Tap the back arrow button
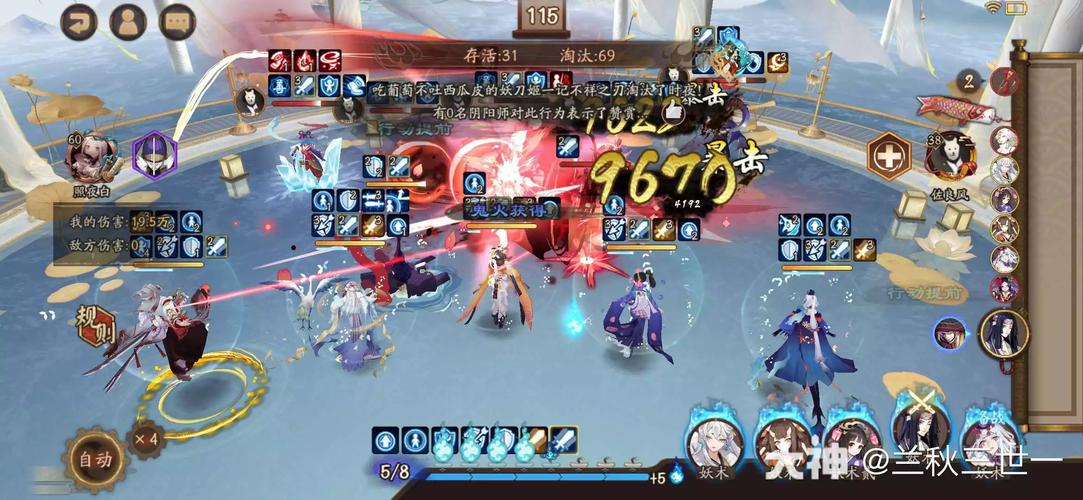Viewport: 1083px width, 500px height. coord(79,22)
